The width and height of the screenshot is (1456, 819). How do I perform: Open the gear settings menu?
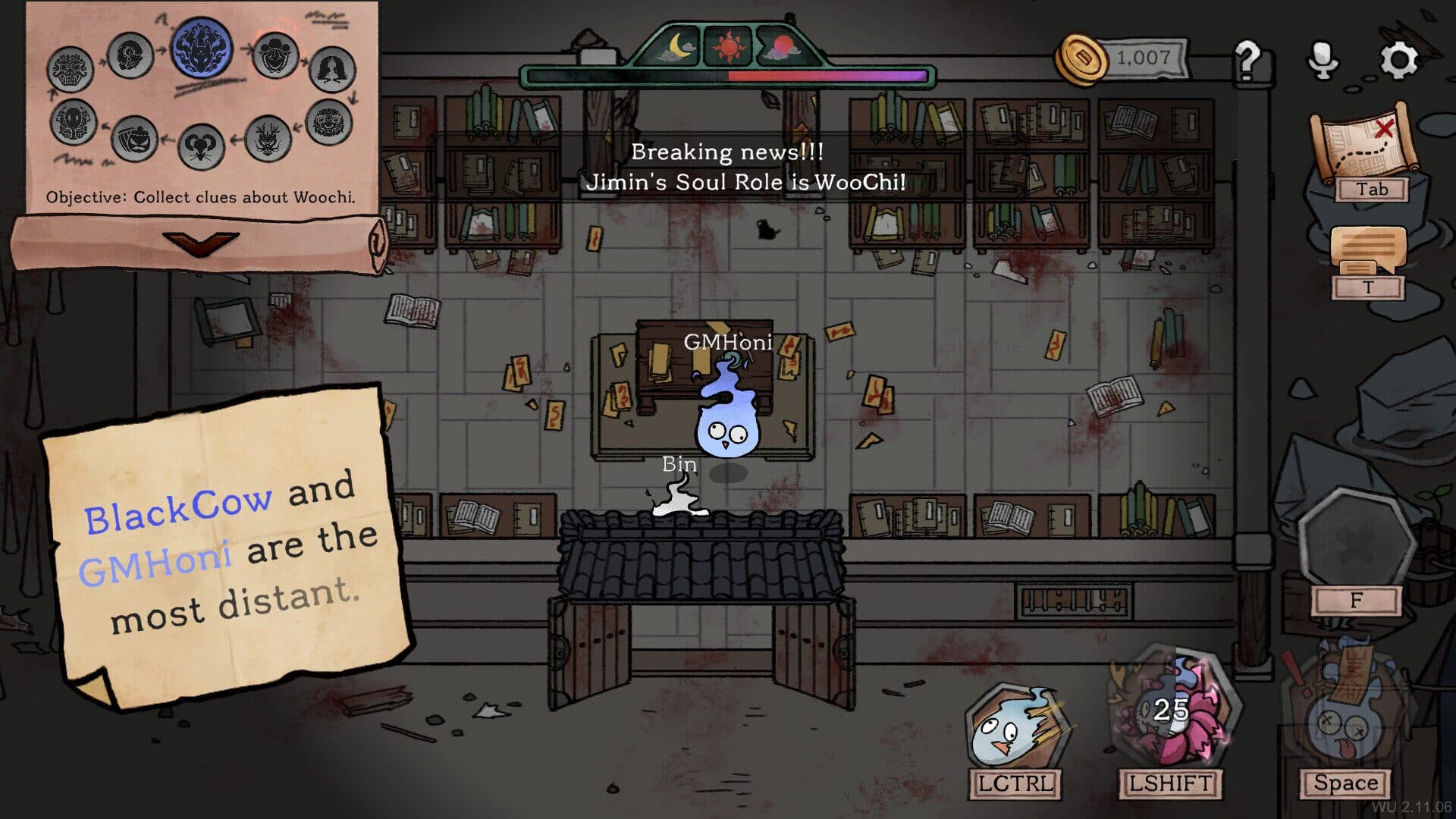tap(1398, 59)
